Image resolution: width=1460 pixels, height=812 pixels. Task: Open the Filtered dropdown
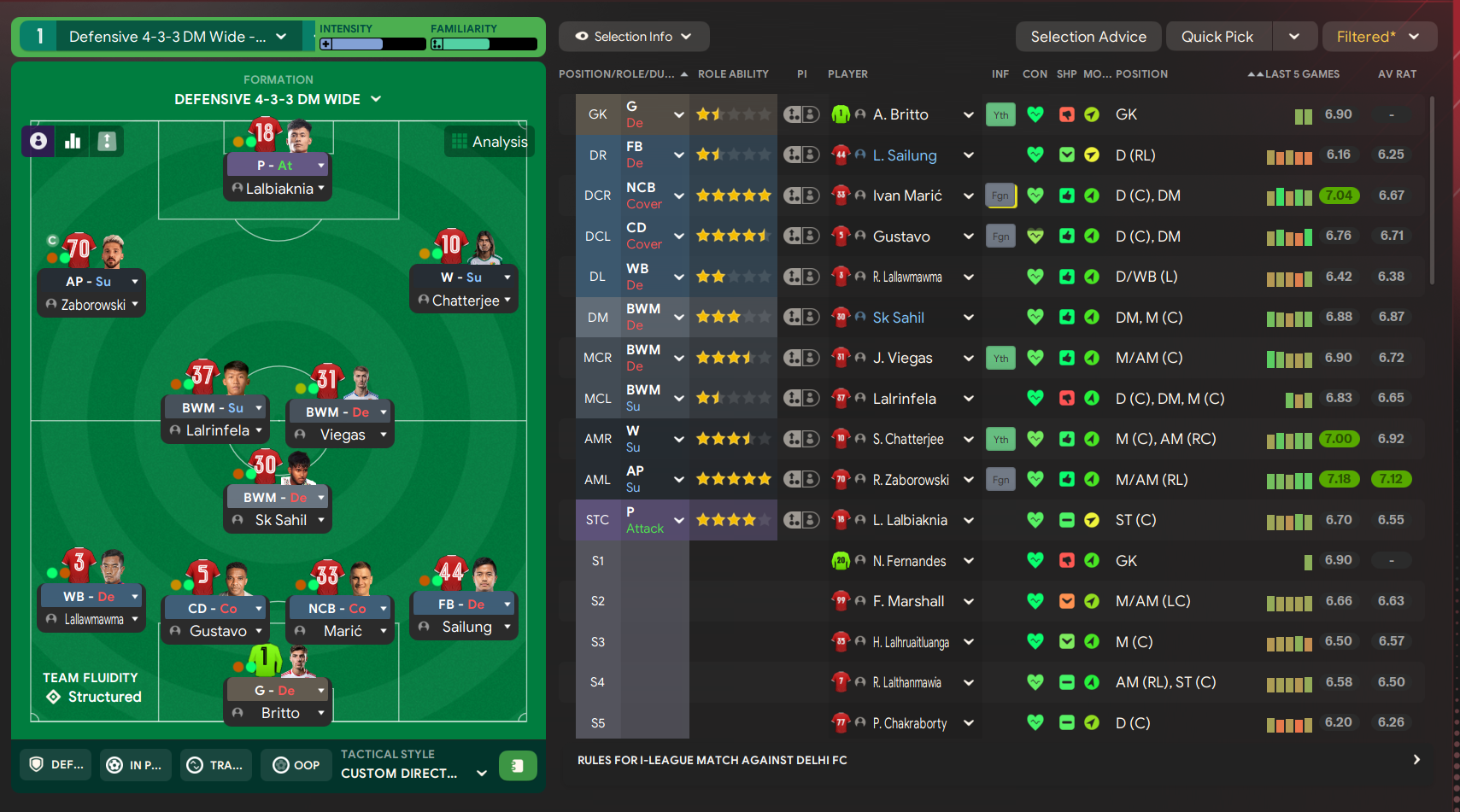(1377, 37)
